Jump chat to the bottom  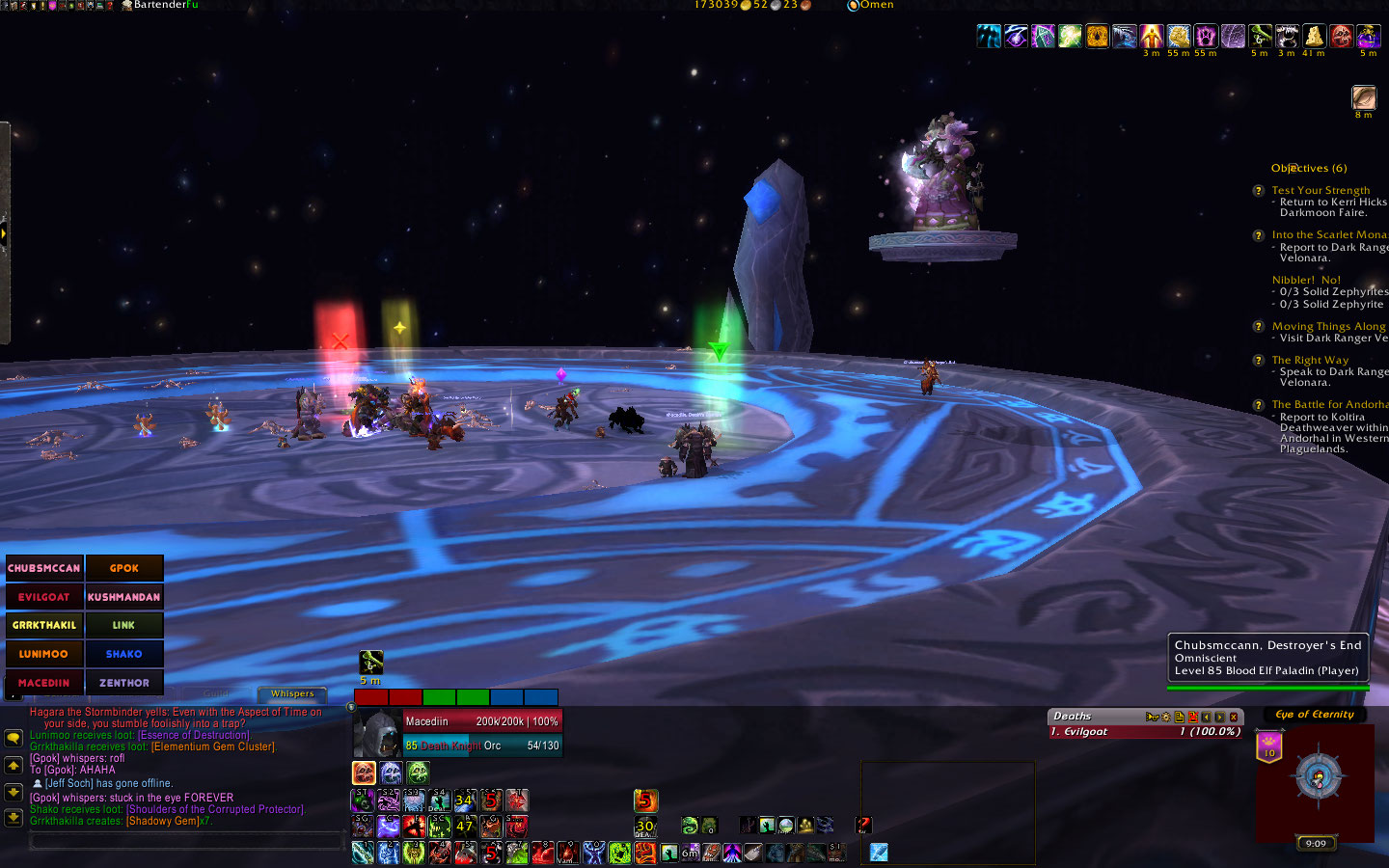pos(14,818)
